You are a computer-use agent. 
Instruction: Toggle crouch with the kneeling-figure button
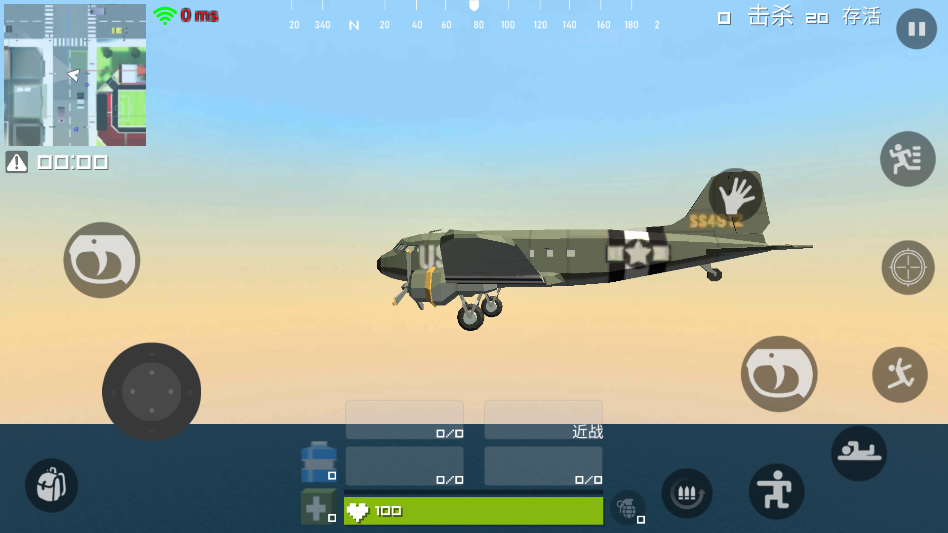776,491
